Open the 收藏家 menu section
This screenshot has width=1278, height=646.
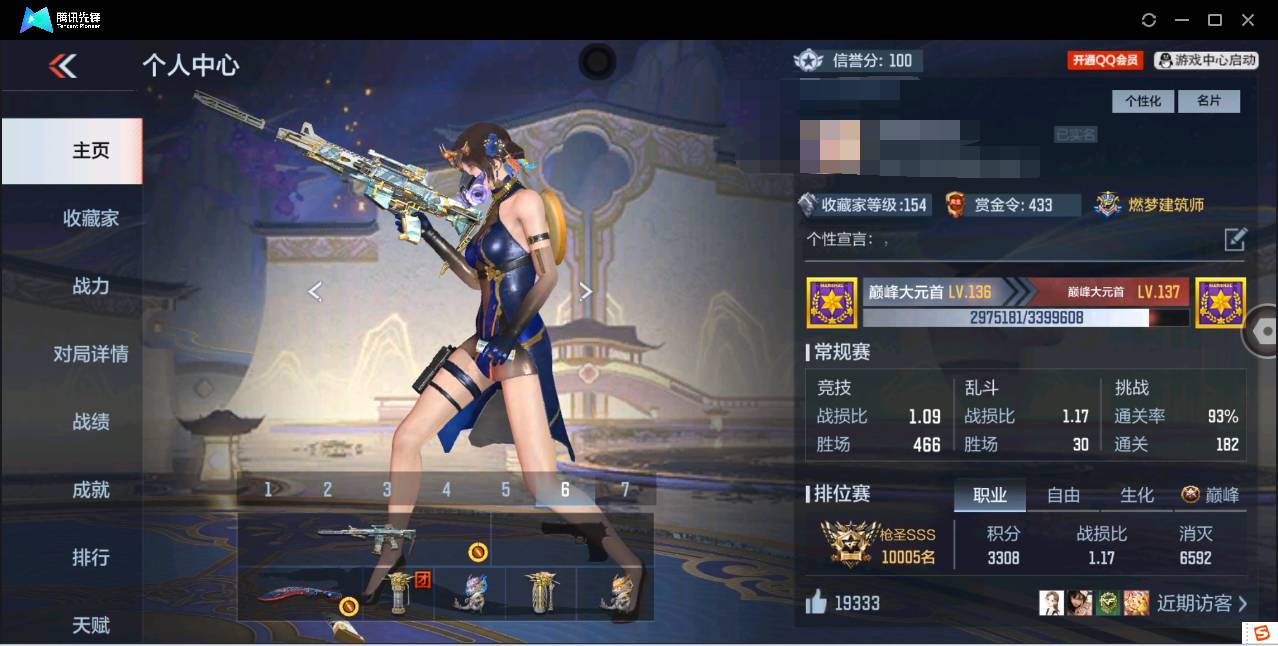coord(91,218)
